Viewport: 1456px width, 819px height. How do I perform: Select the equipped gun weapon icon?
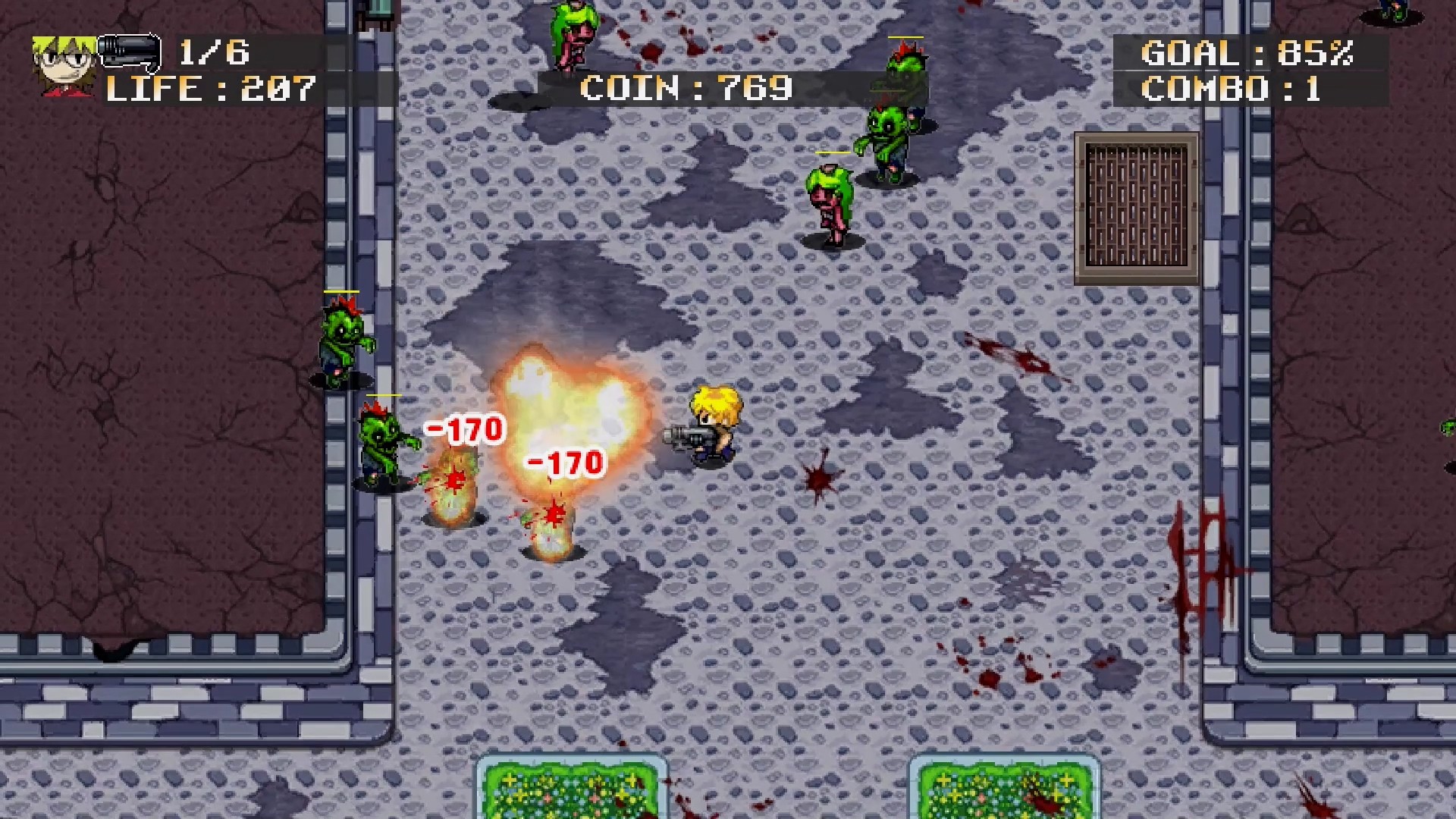129,53
